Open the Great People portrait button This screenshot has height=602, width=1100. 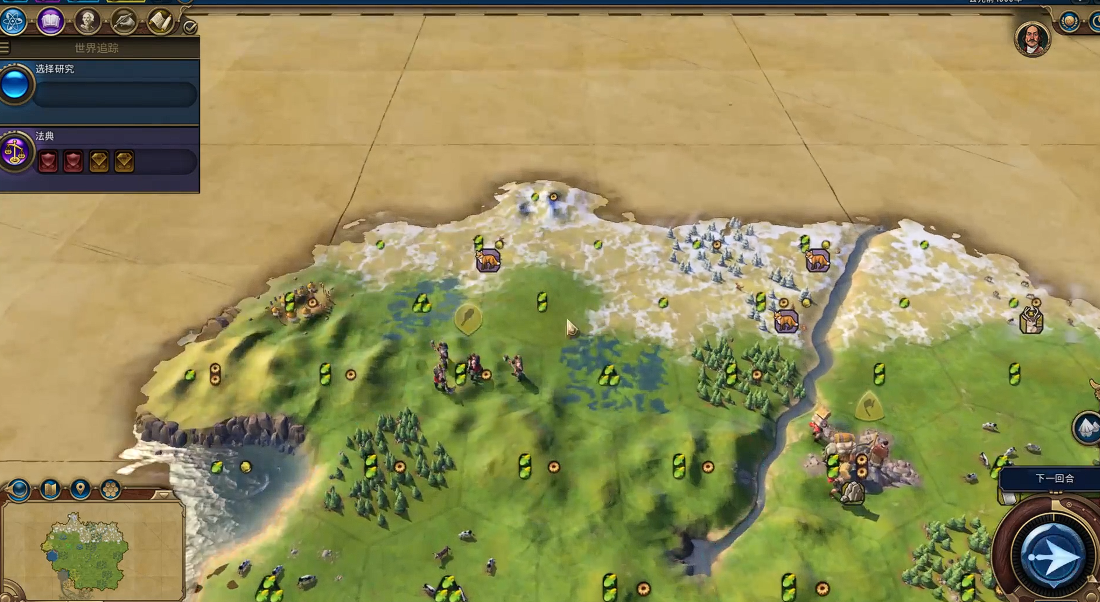88,20
